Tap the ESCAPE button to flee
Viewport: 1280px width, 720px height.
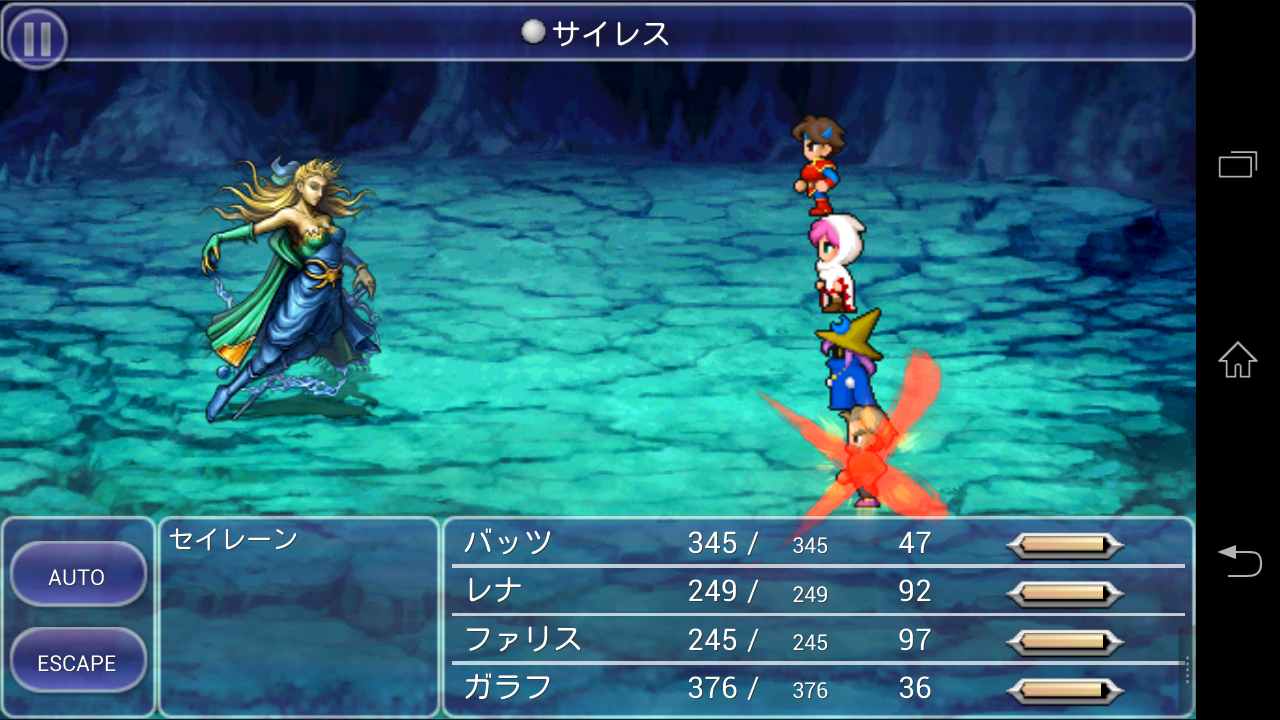point(77,662)
